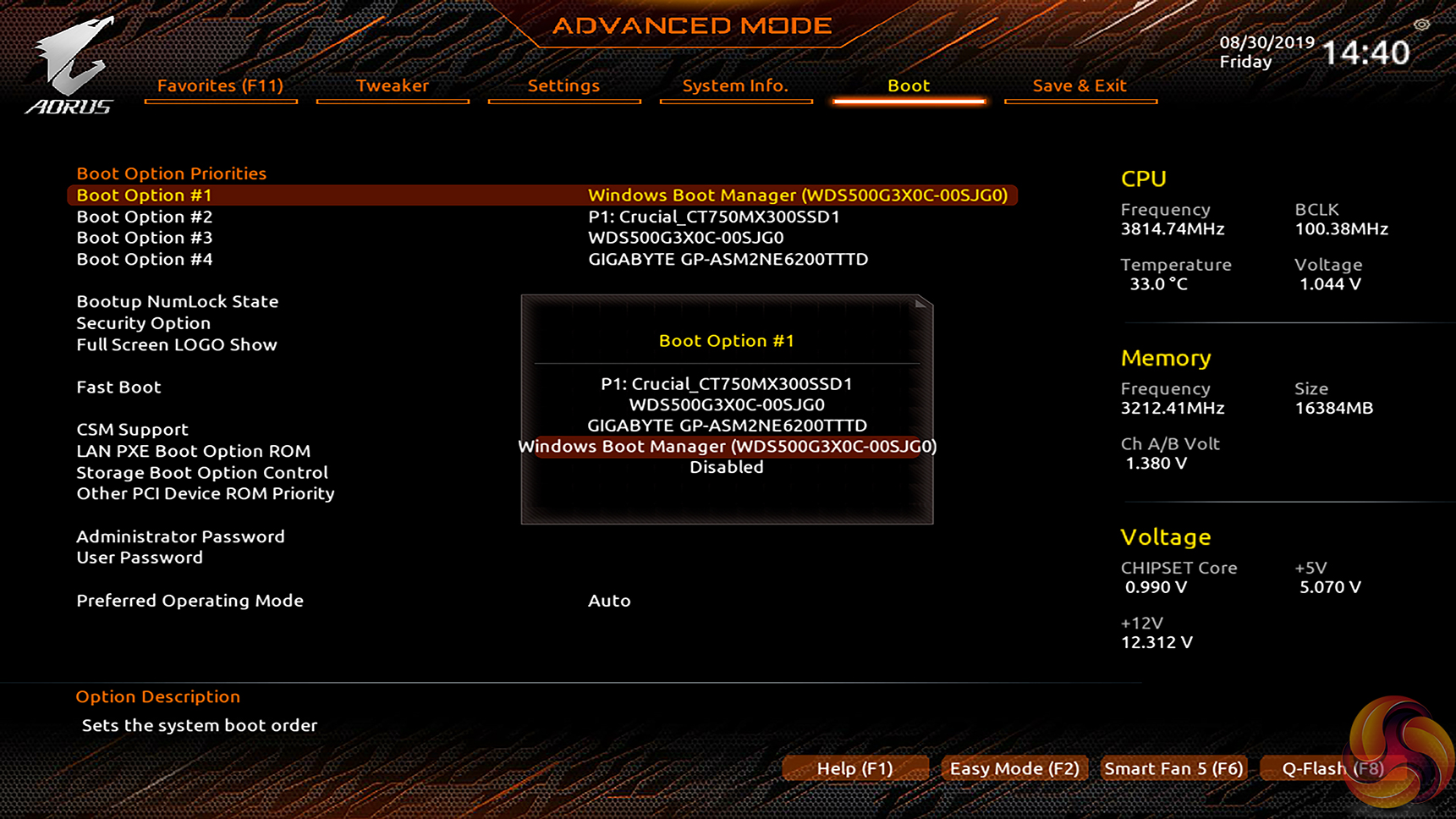Launch the Q-Flash (F8) utility
The width and height of the screenshot is (1456, 819).
coord(1332,768)
